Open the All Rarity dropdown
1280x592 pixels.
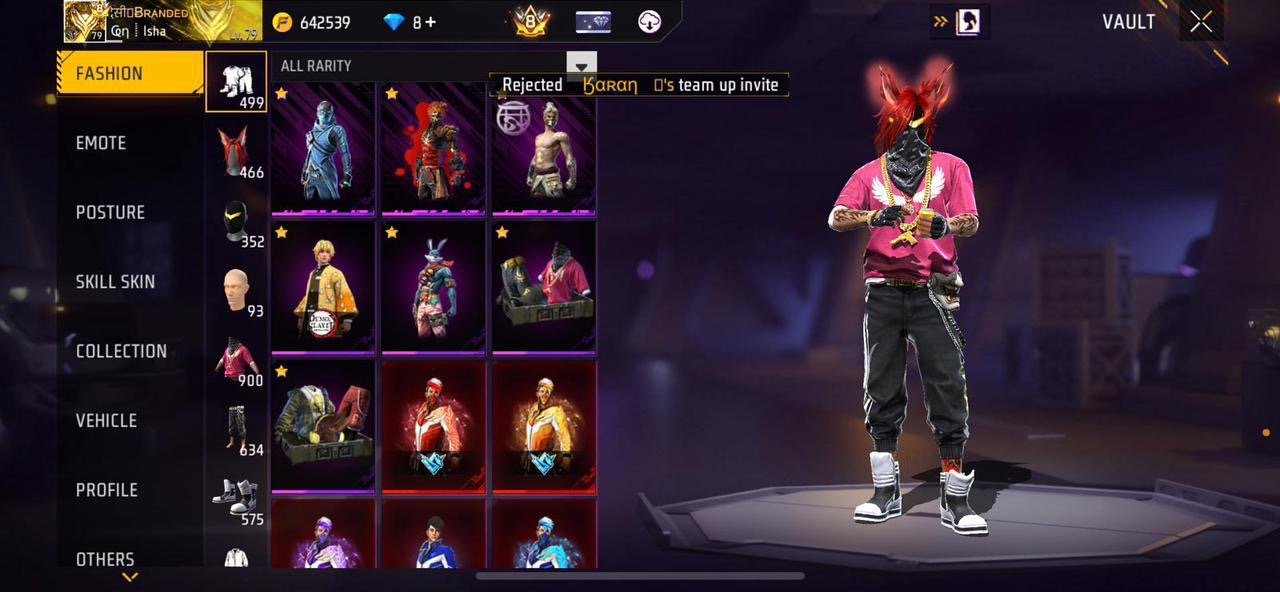pyautogui.click(x=581, y=66)
